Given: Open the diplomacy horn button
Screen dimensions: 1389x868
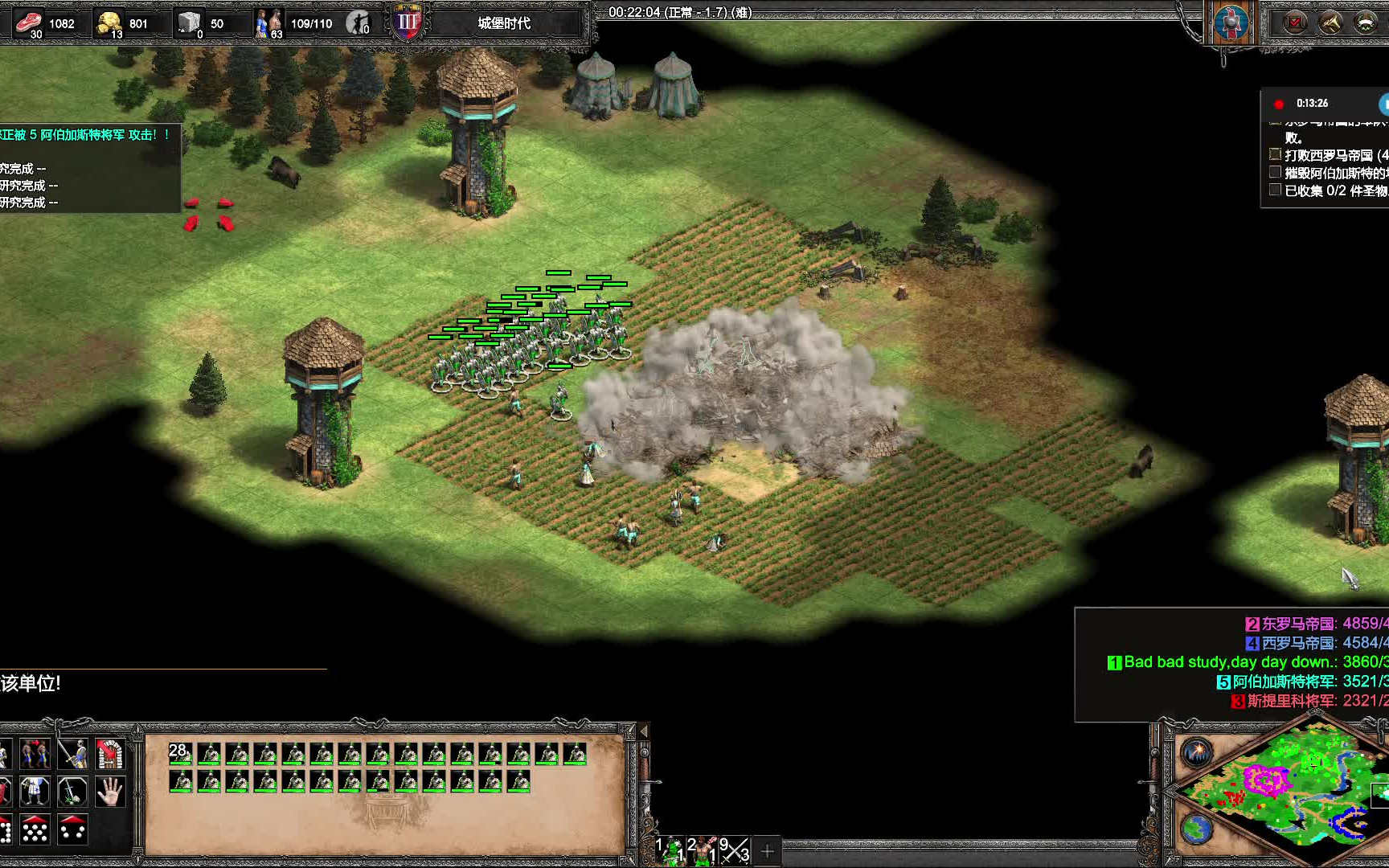Looking at the screenshot, I should (1330, 23).
